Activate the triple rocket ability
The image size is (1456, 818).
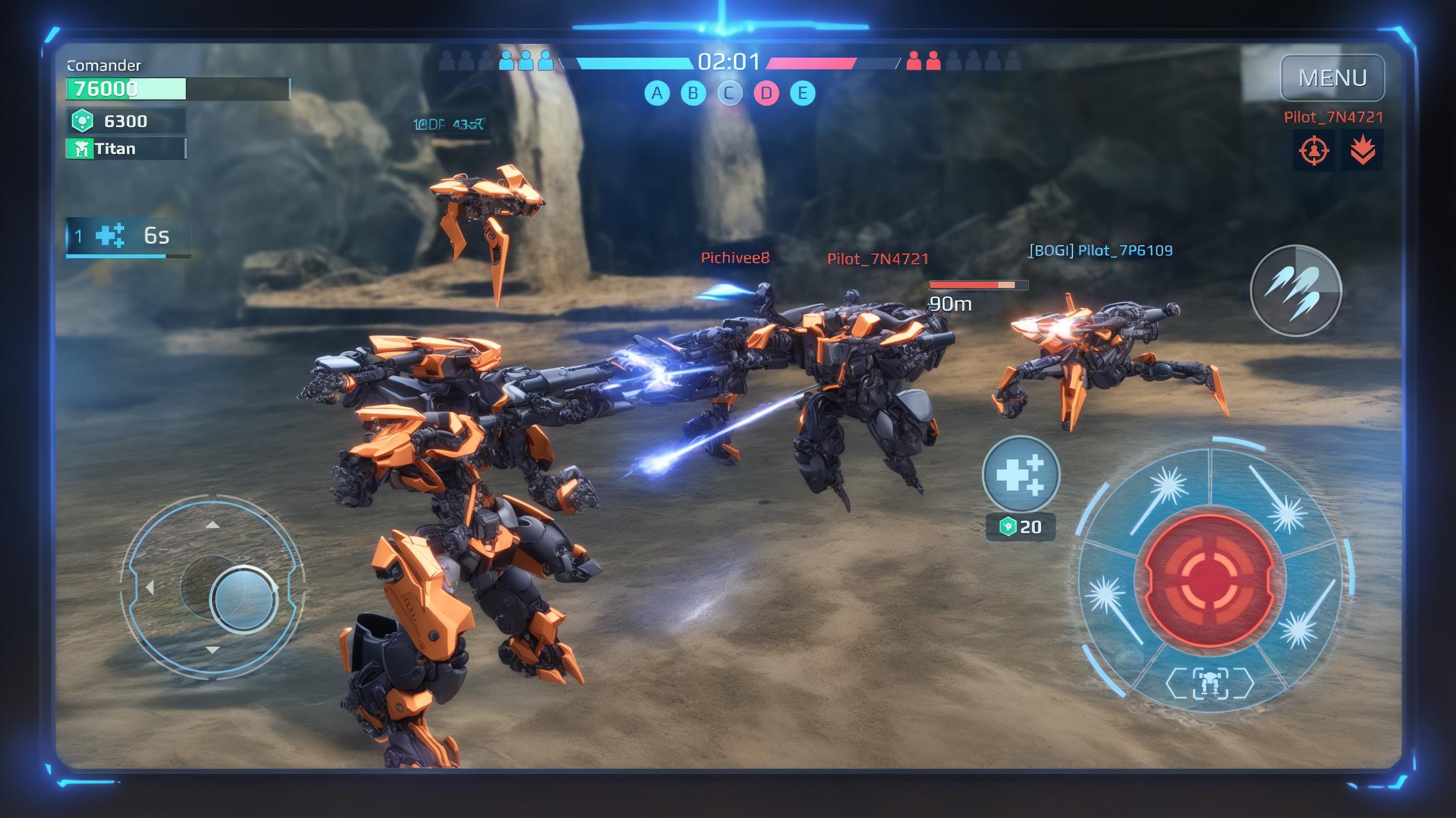(1295, 291)
